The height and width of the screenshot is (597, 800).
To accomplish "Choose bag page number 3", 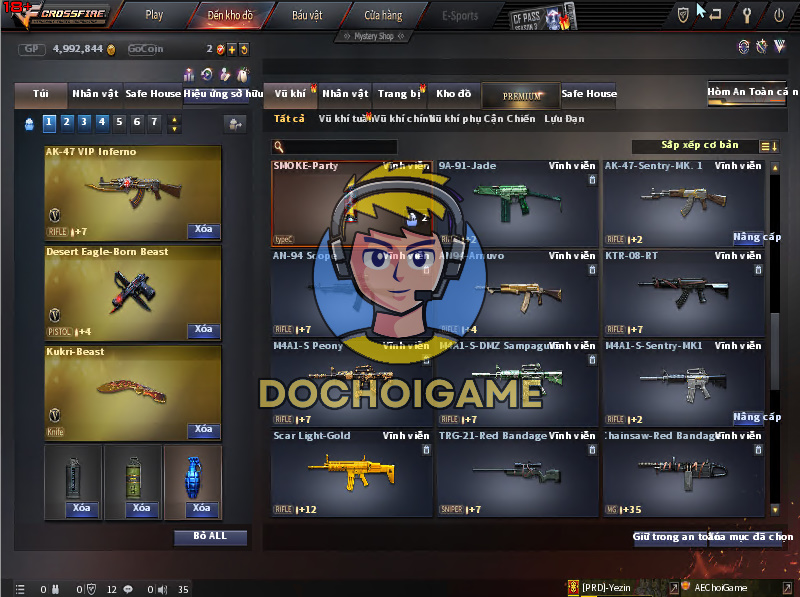I will point(83,123).
